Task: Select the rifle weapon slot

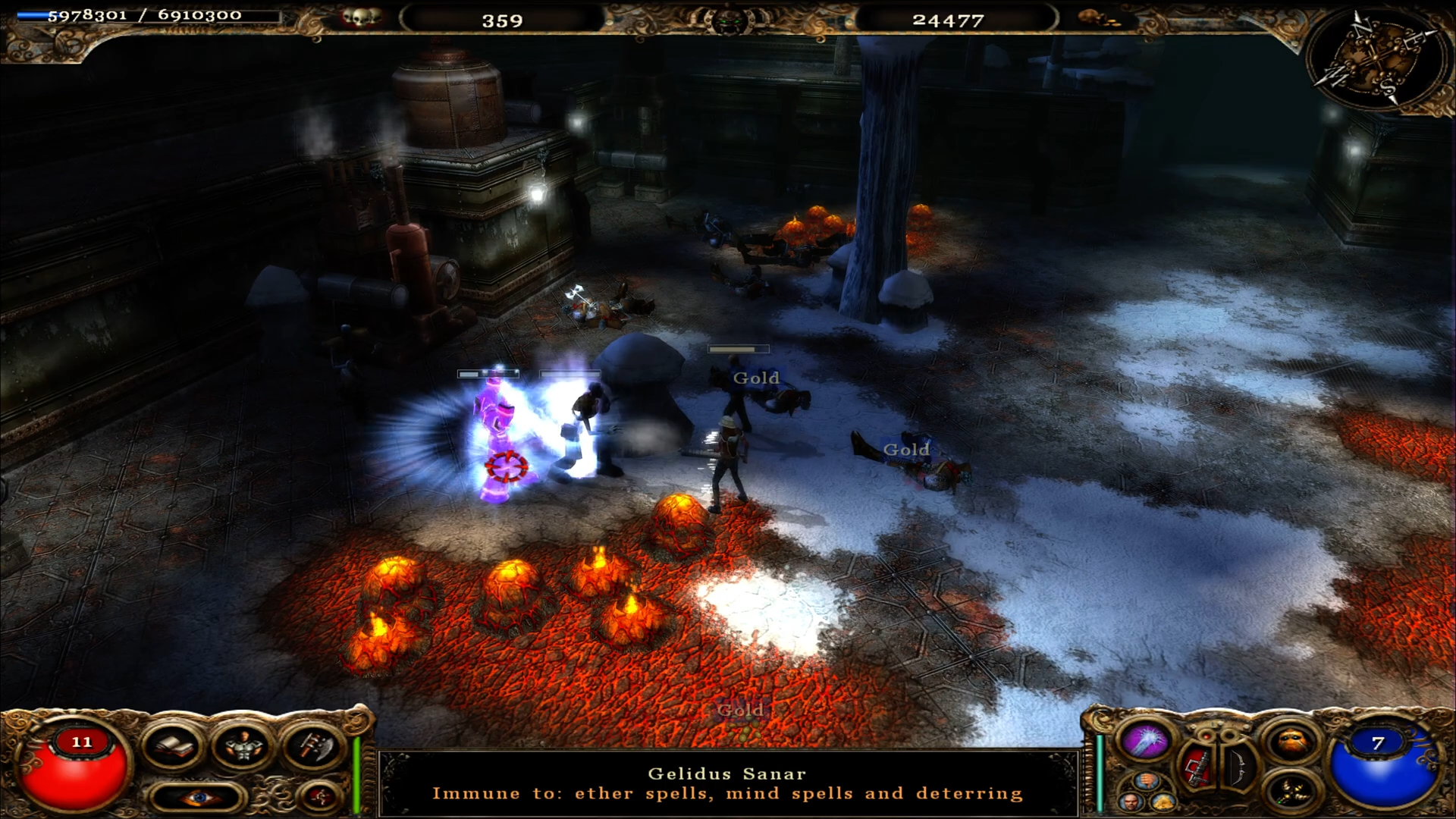Action: [1200, 766]
